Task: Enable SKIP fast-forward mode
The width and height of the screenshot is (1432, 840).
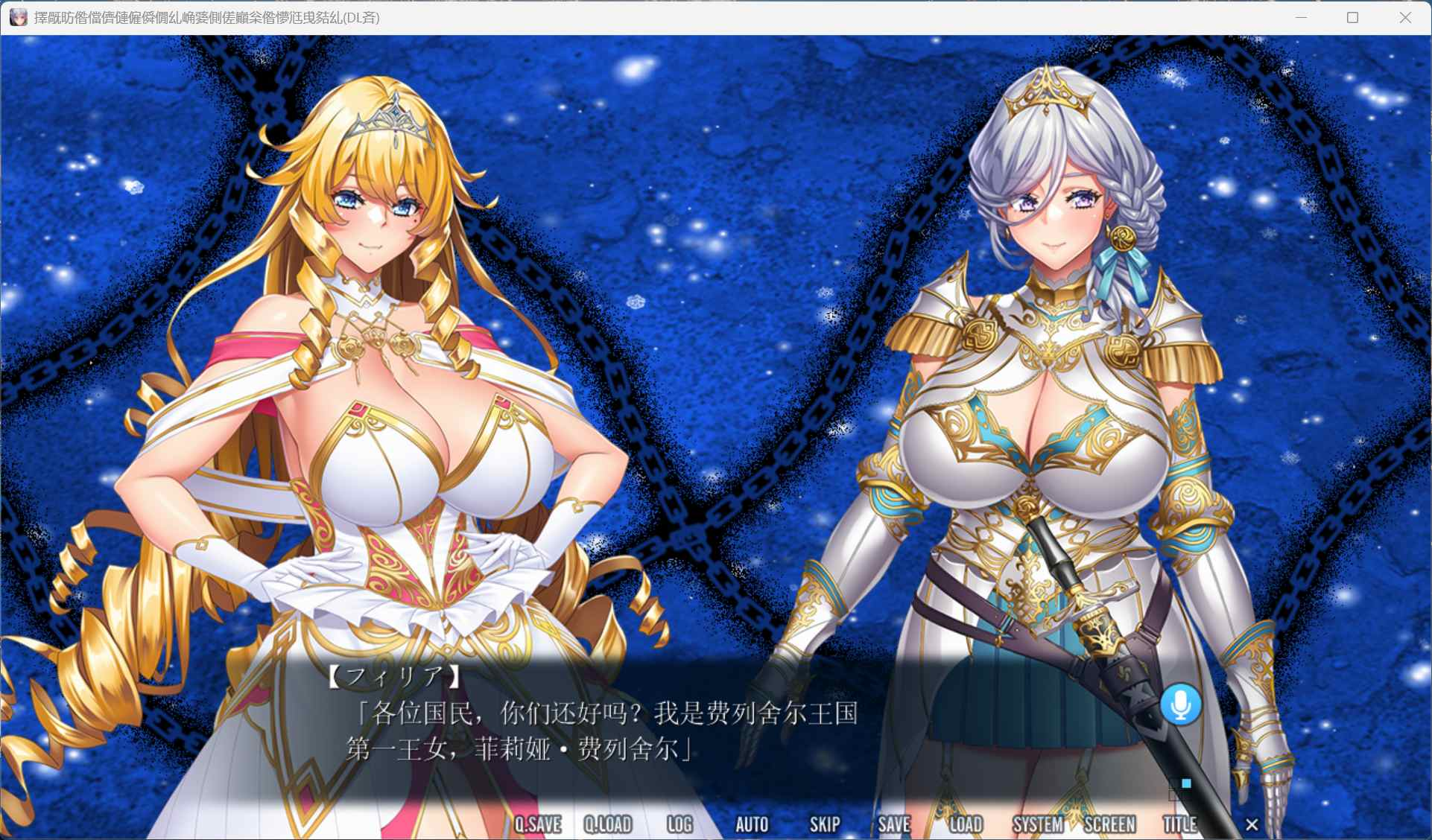Action: (x=823, y=824)
